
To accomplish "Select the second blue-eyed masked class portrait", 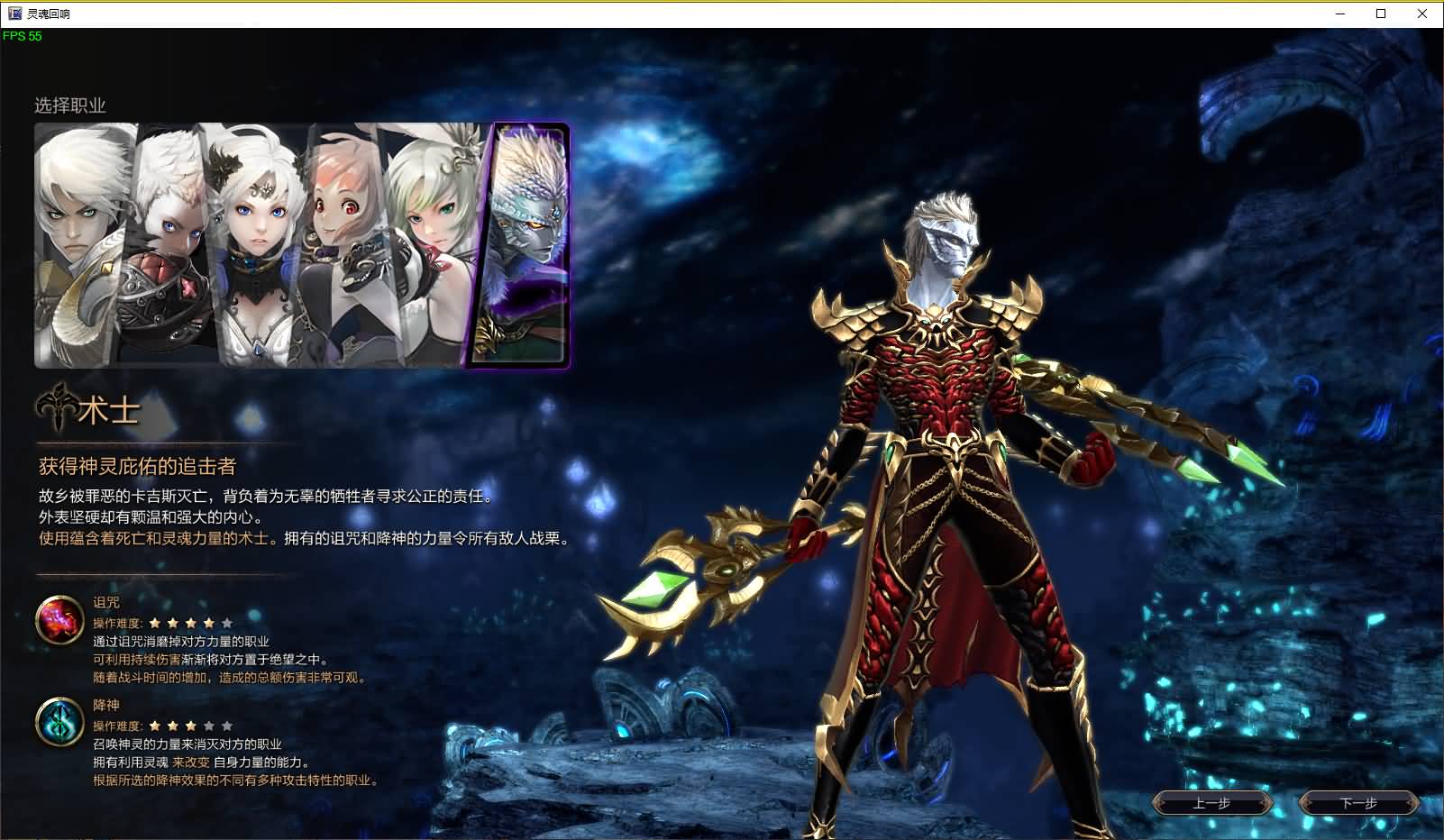I will click(x=169, y=243).
